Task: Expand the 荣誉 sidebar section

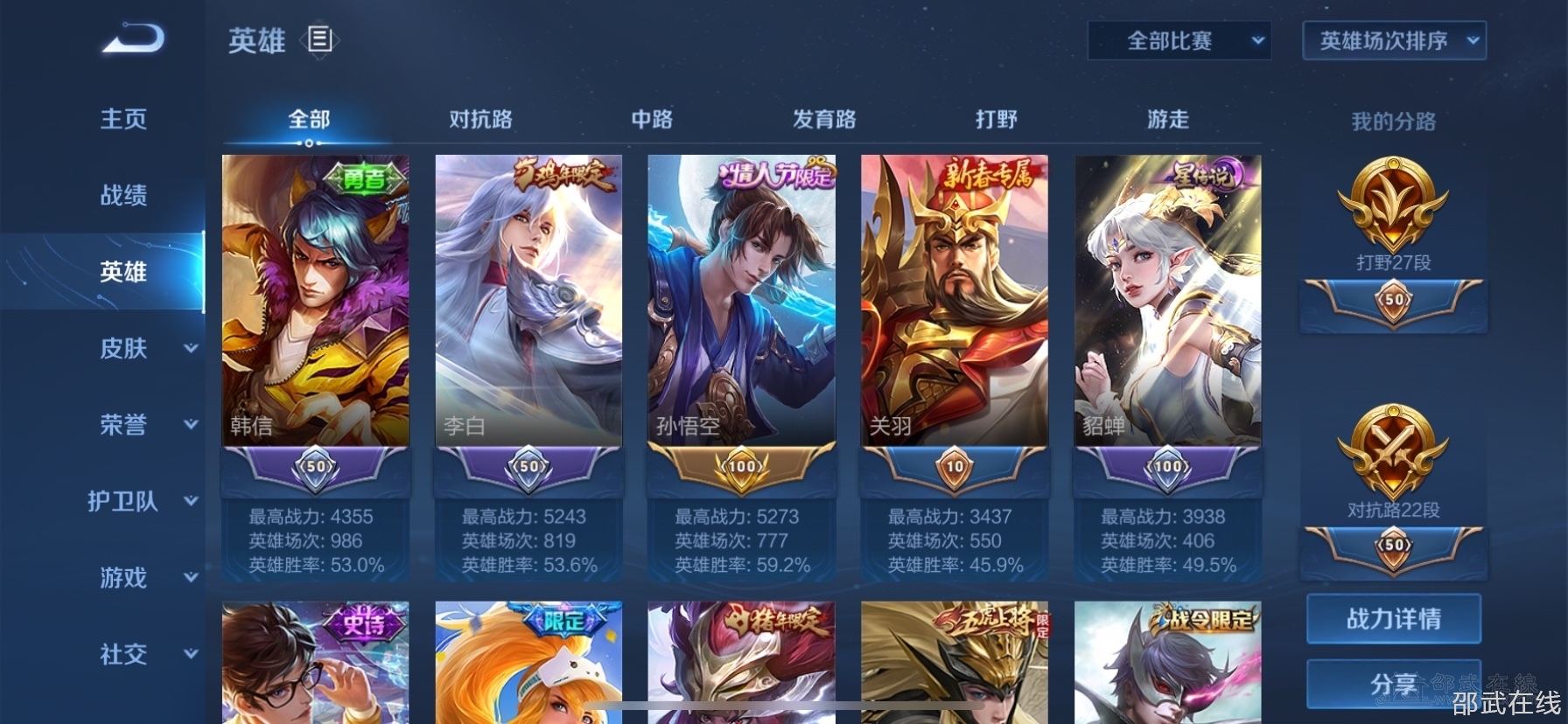Action: 122,425
